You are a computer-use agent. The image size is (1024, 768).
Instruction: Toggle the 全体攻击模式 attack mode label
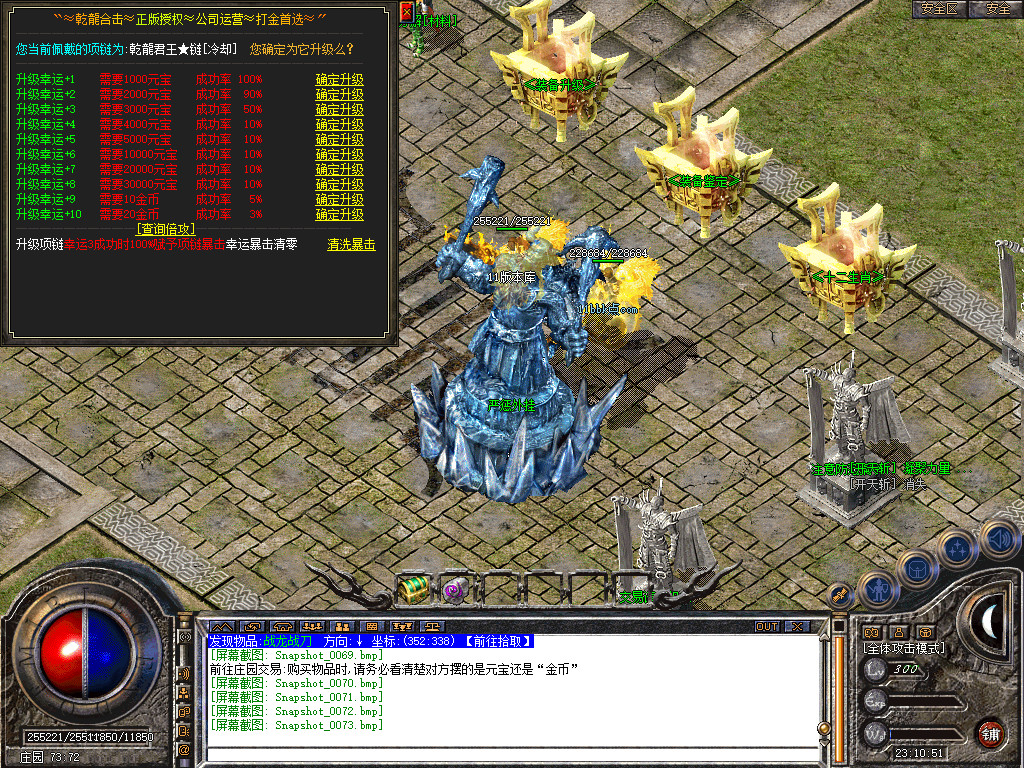pyautogui.click(x=904, y=648)
